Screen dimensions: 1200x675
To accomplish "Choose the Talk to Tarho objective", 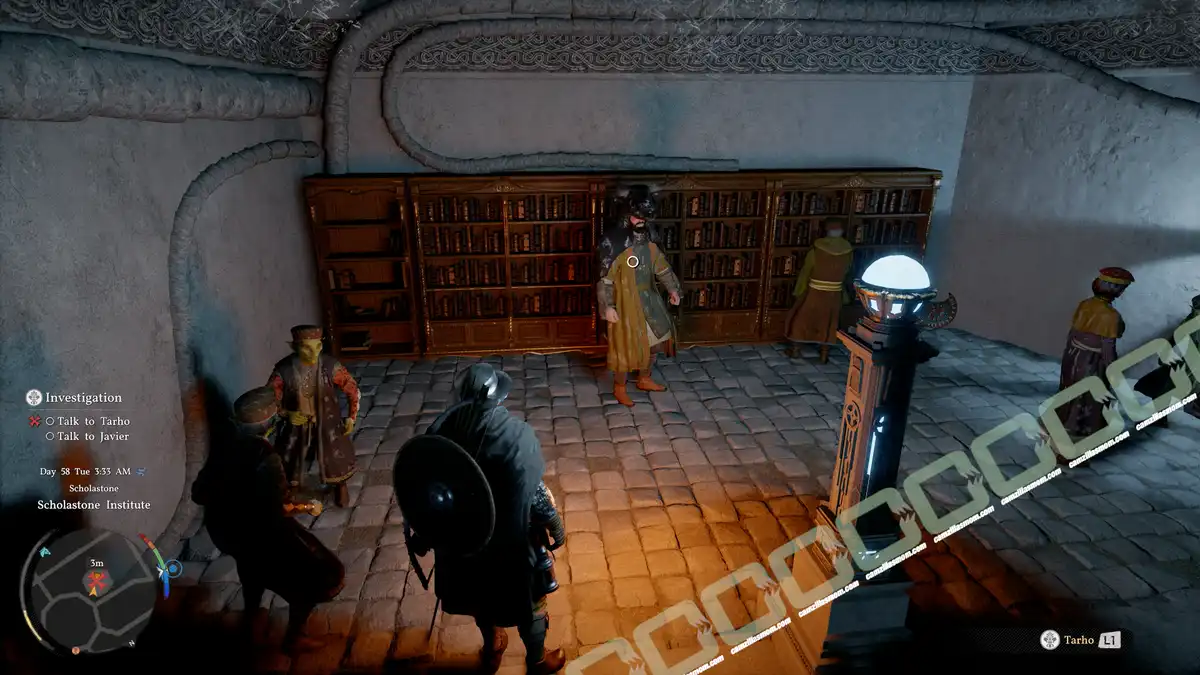I will click(x=93, y=422).
